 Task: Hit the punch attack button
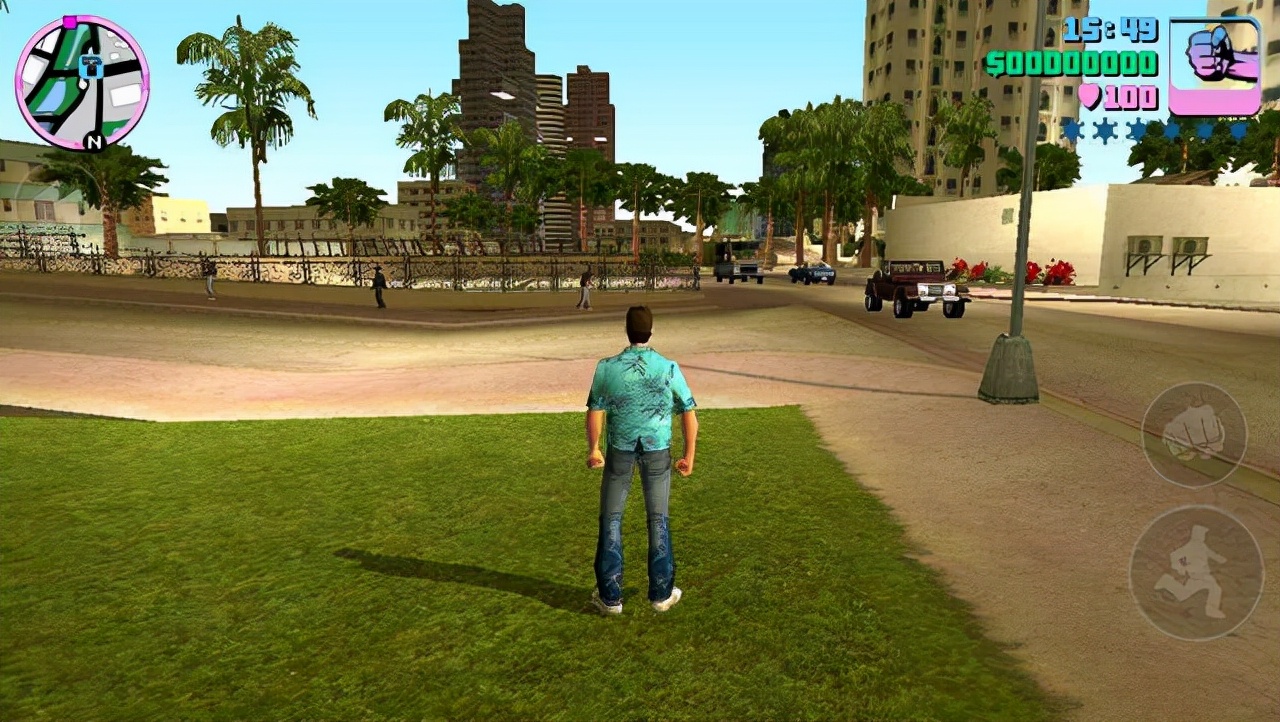(x=1194, y=435)
